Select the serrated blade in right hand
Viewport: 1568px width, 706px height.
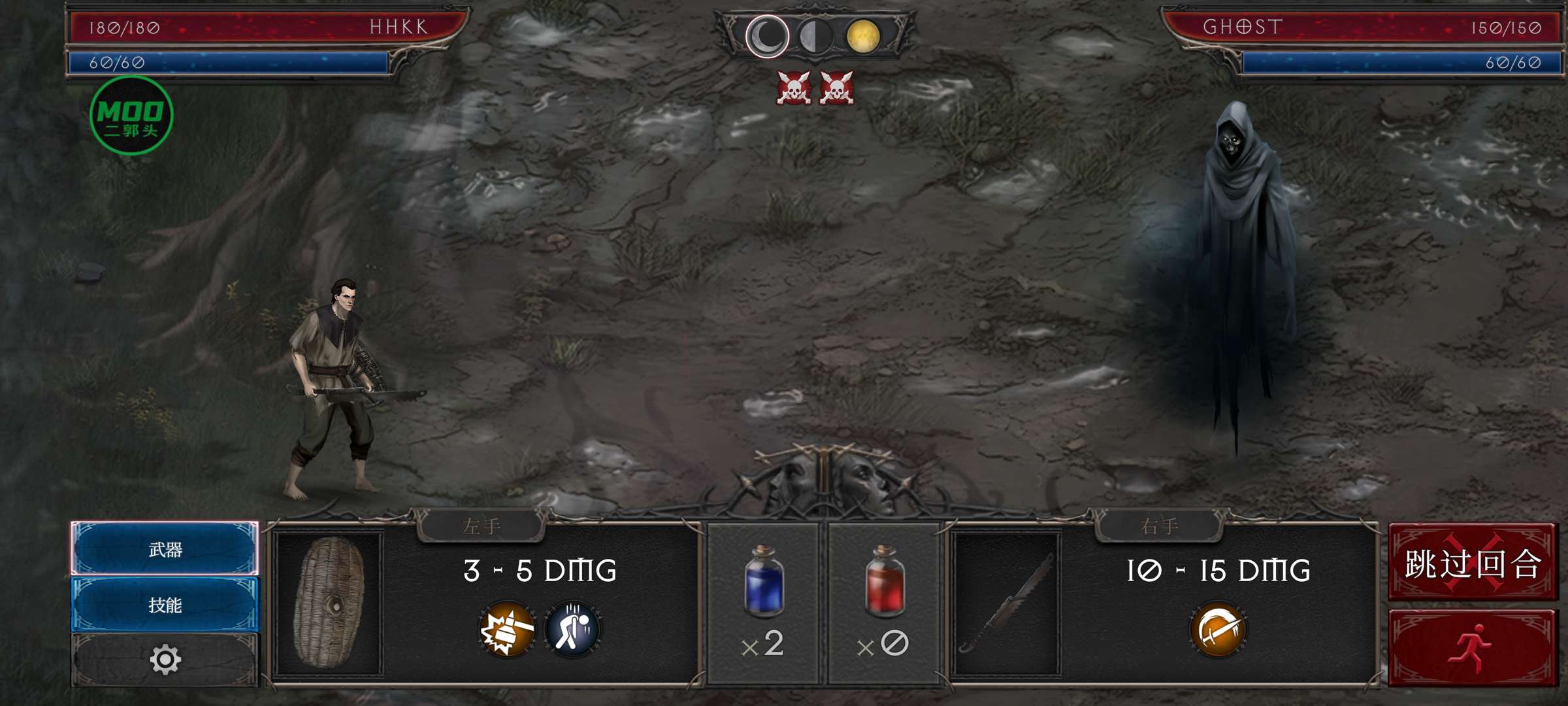pos(1007,603)
